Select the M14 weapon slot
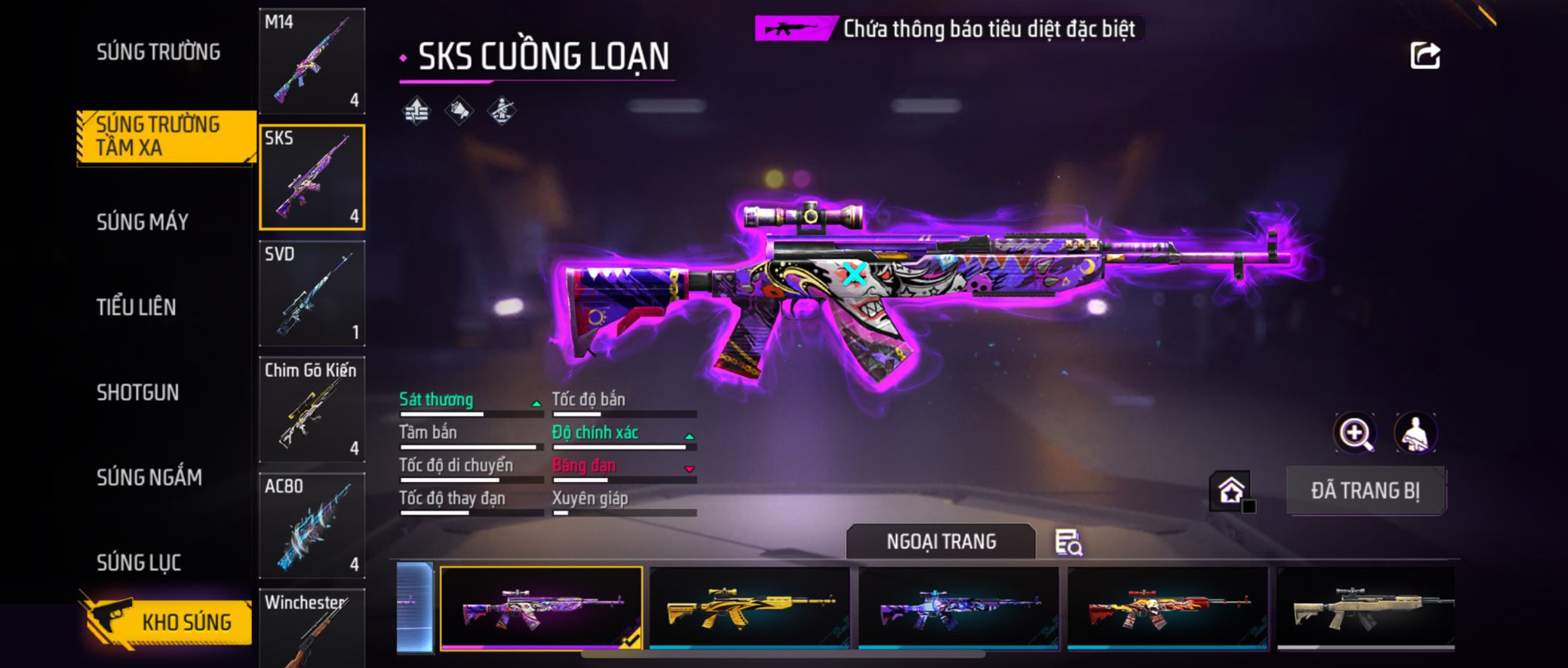 [x=312, y=61]
